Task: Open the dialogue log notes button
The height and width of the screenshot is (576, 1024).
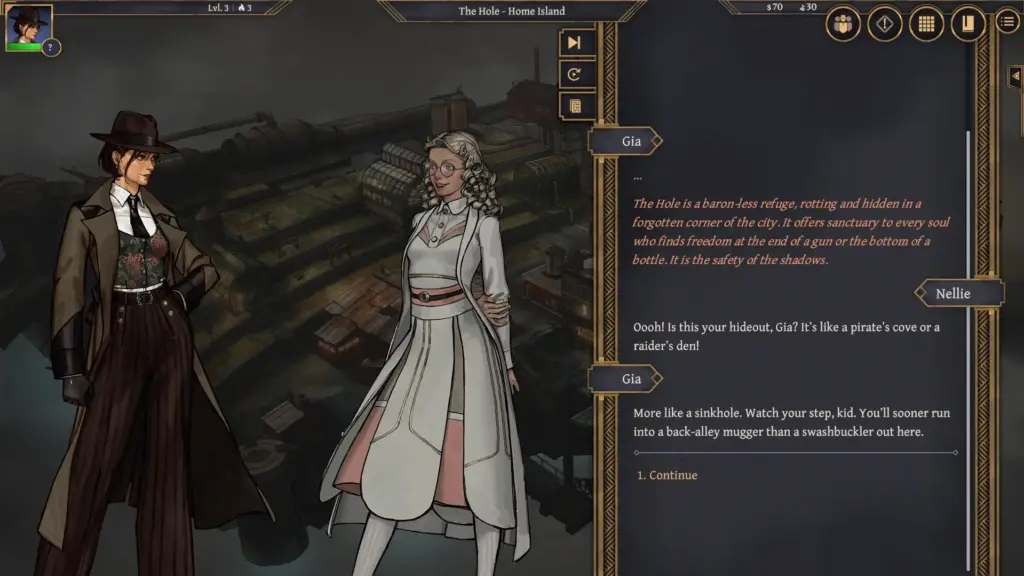Action: [x=575, y=105]
